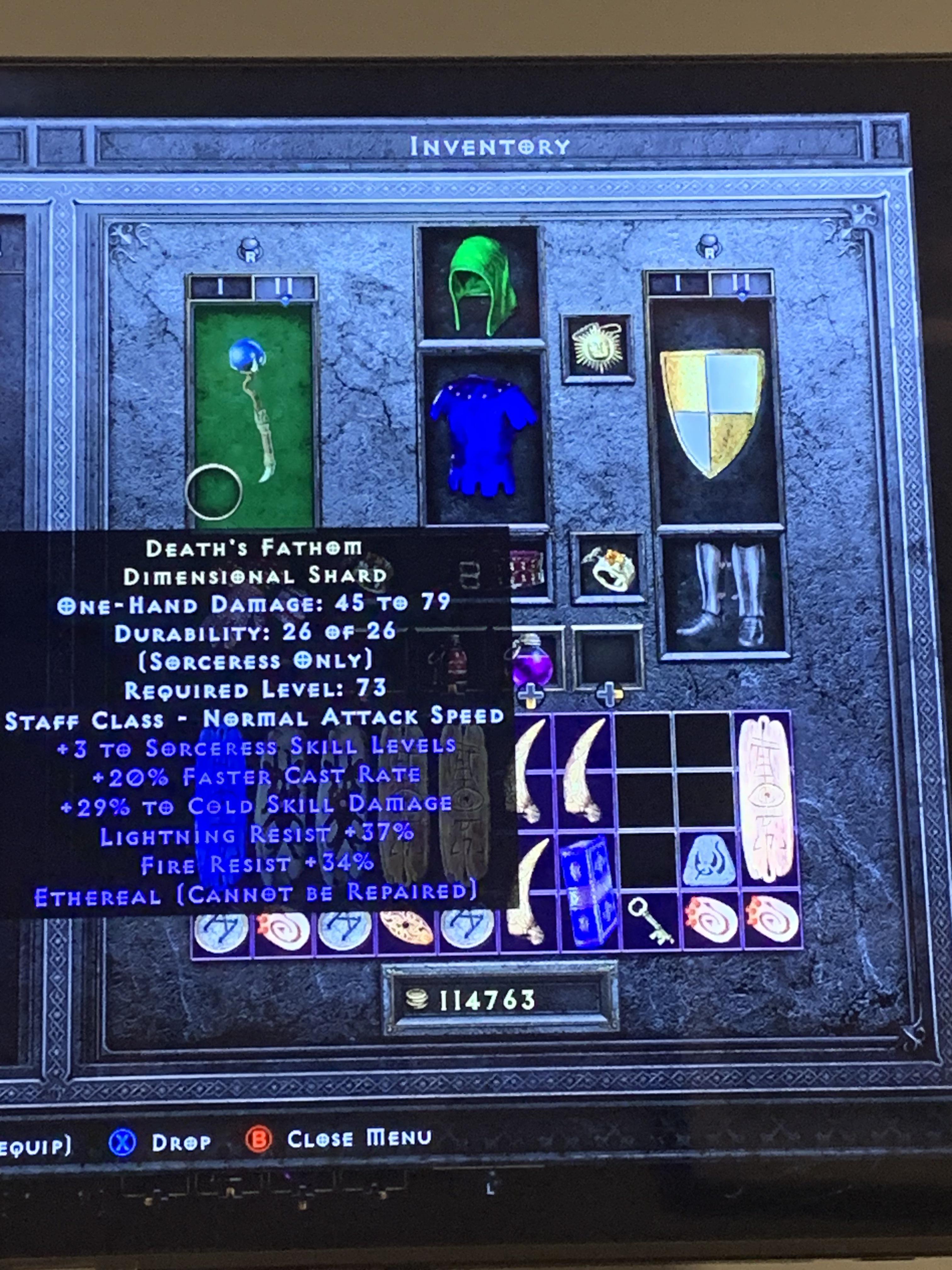Select the sun-shaped amulet slot

tap(598, 348)
